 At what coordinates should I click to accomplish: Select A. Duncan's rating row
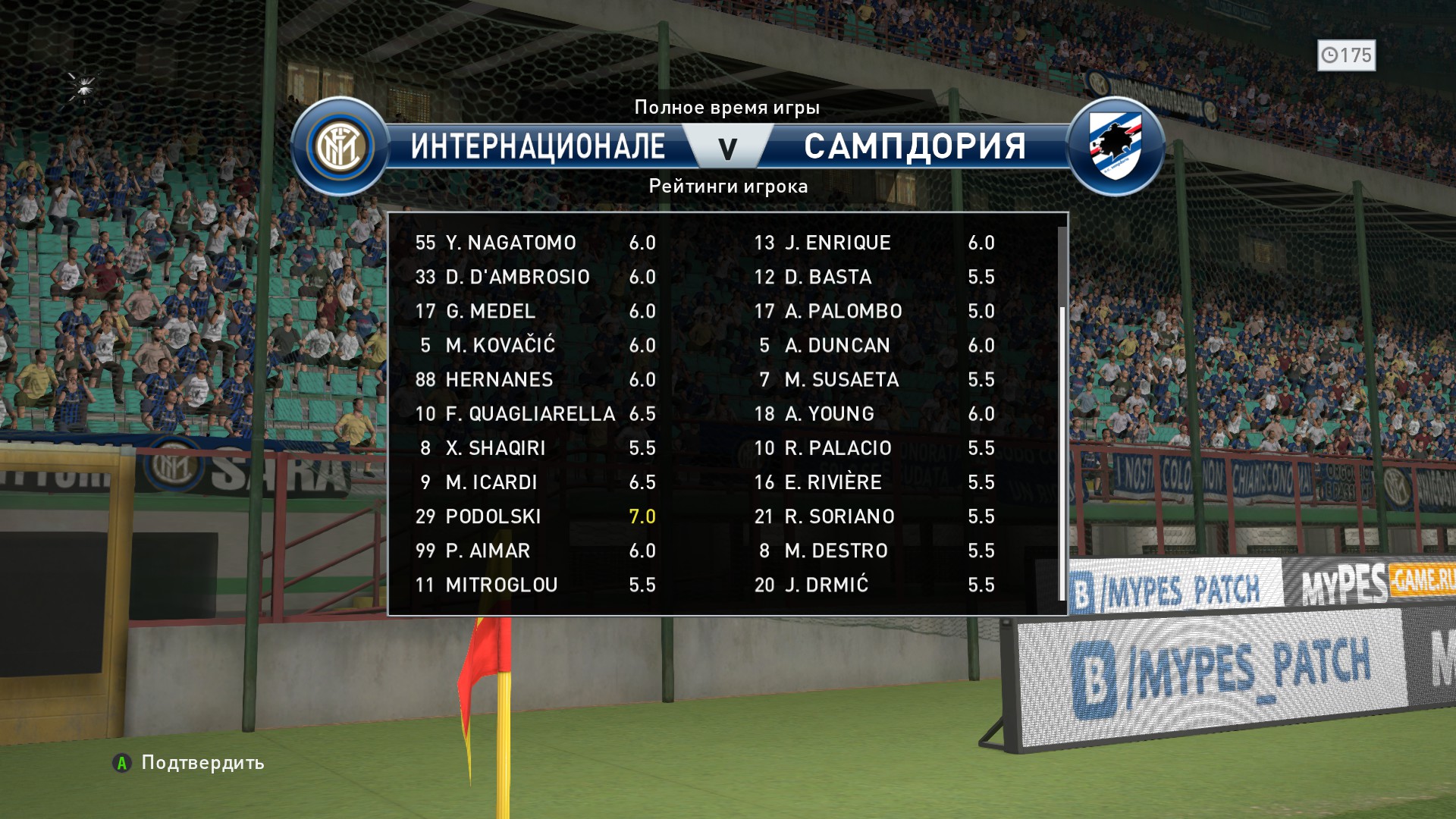[x=837, y=345]
